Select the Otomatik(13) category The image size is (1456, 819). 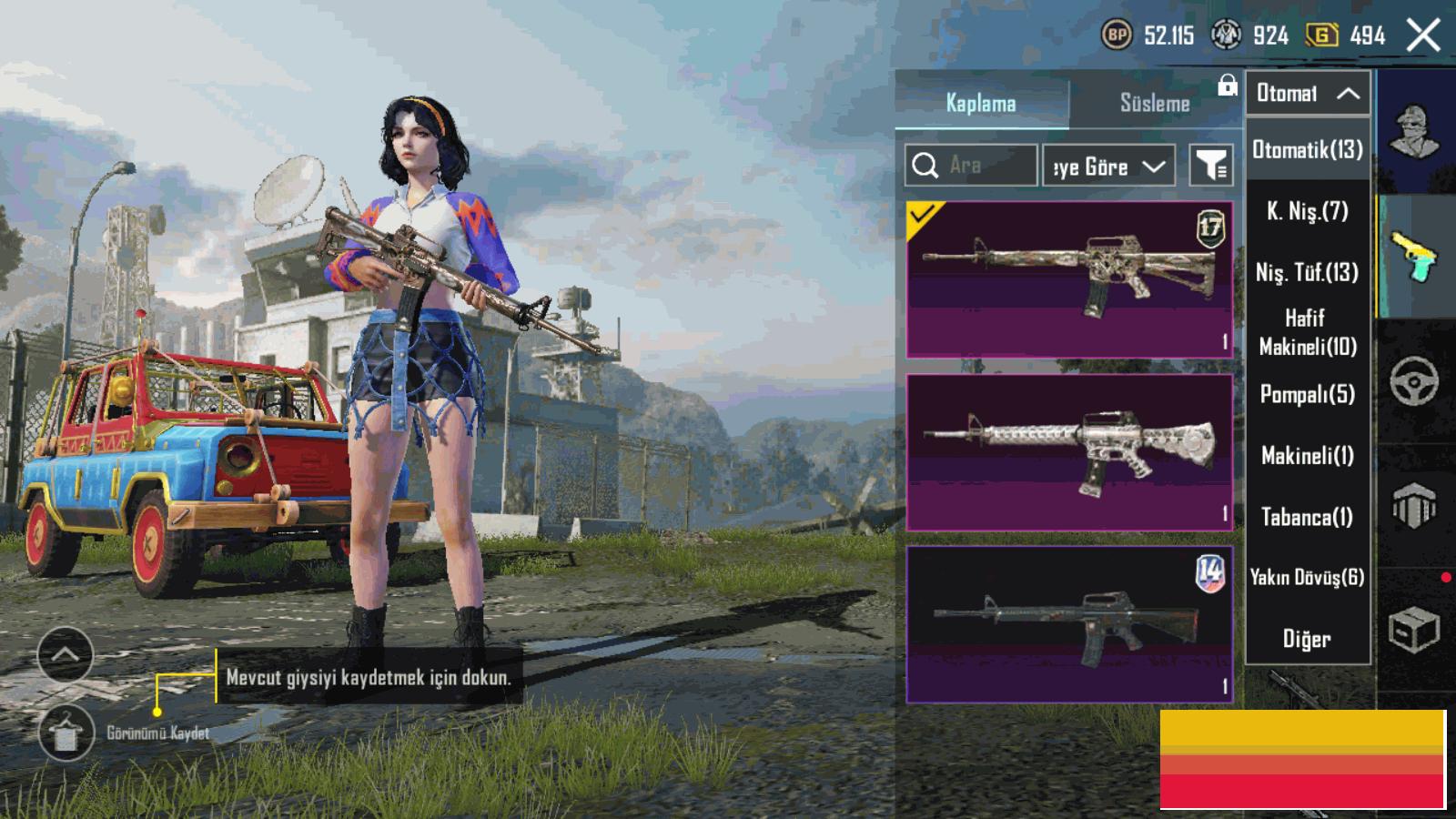pyautogui.click(x=1307, y=150)
